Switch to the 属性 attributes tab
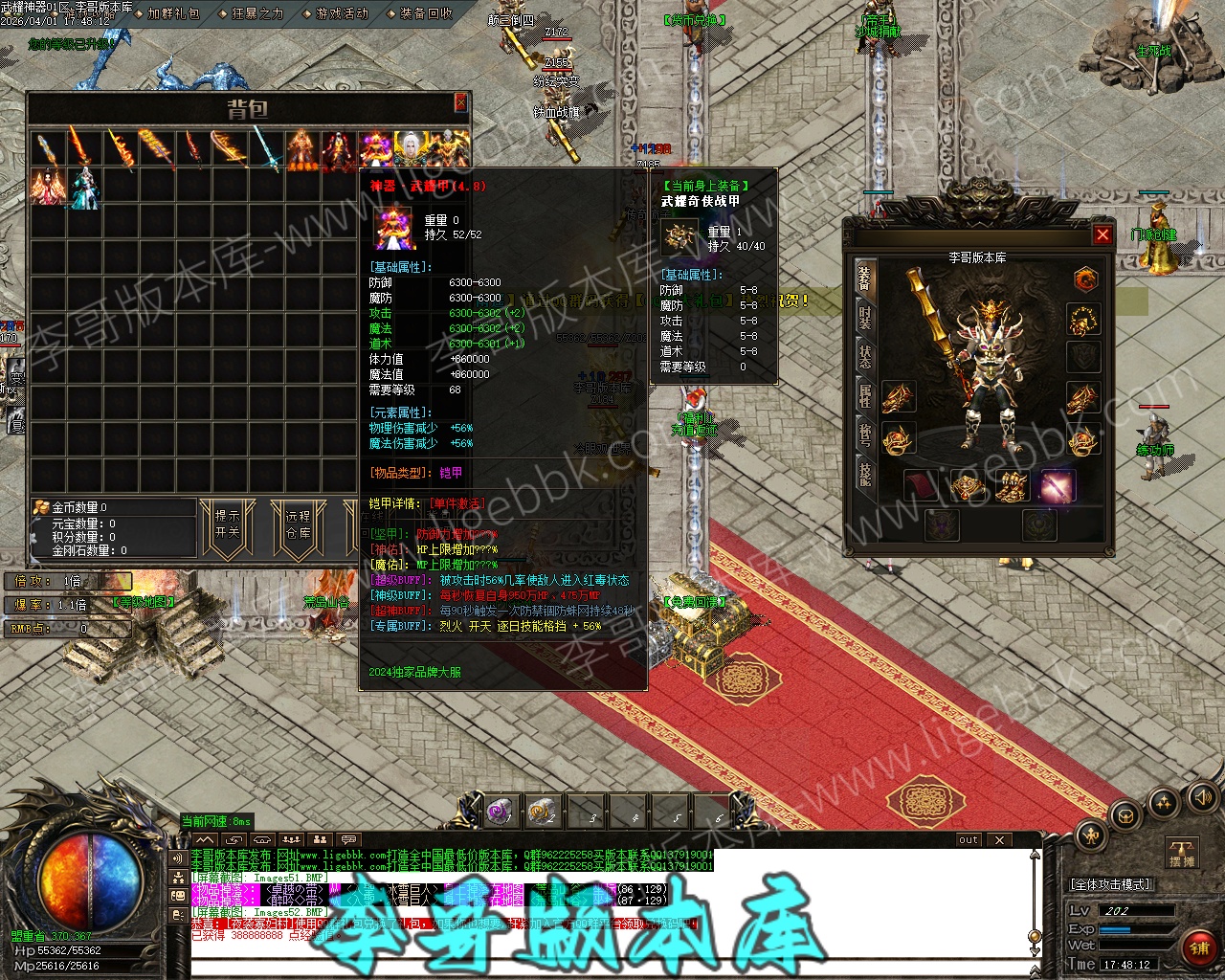This screenshot has height=980, width=1225. (865, 395)
